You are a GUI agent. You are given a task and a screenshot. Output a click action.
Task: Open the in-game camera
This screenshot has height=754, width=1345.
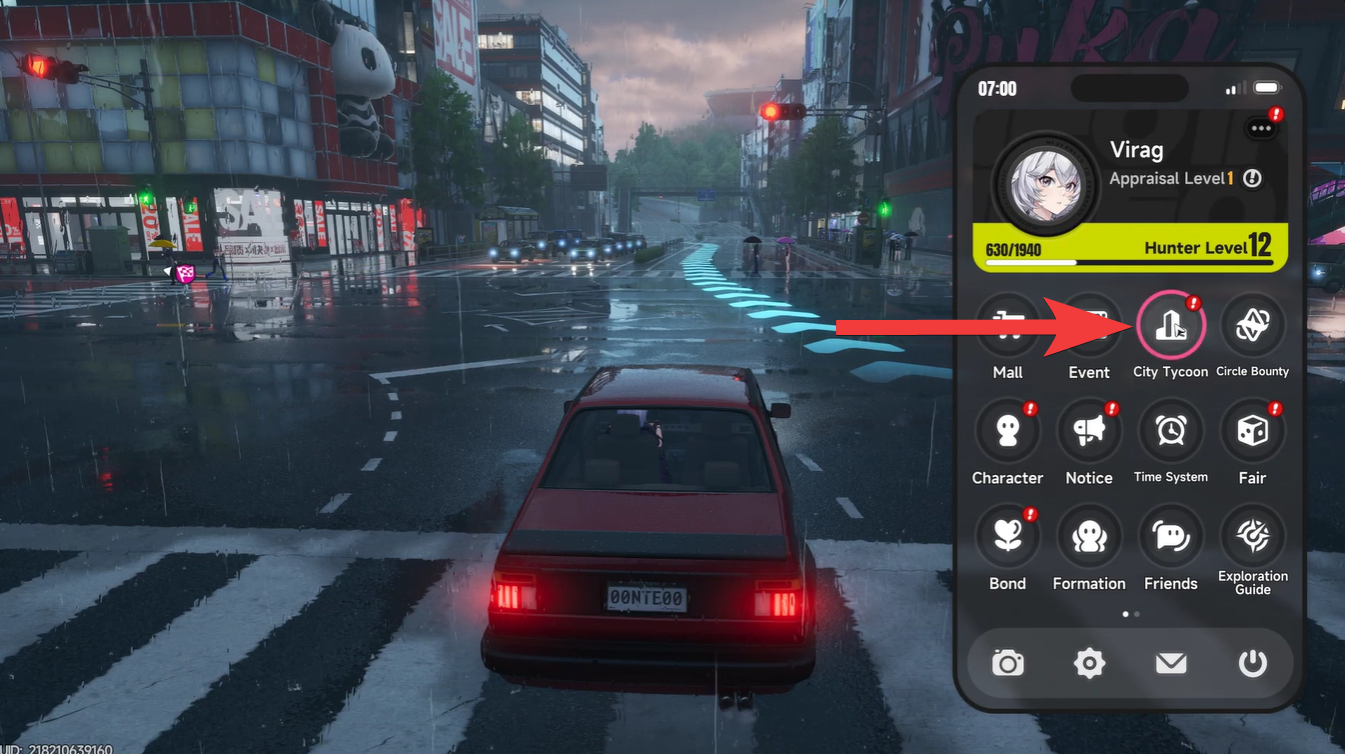[x=1007, y=663]
